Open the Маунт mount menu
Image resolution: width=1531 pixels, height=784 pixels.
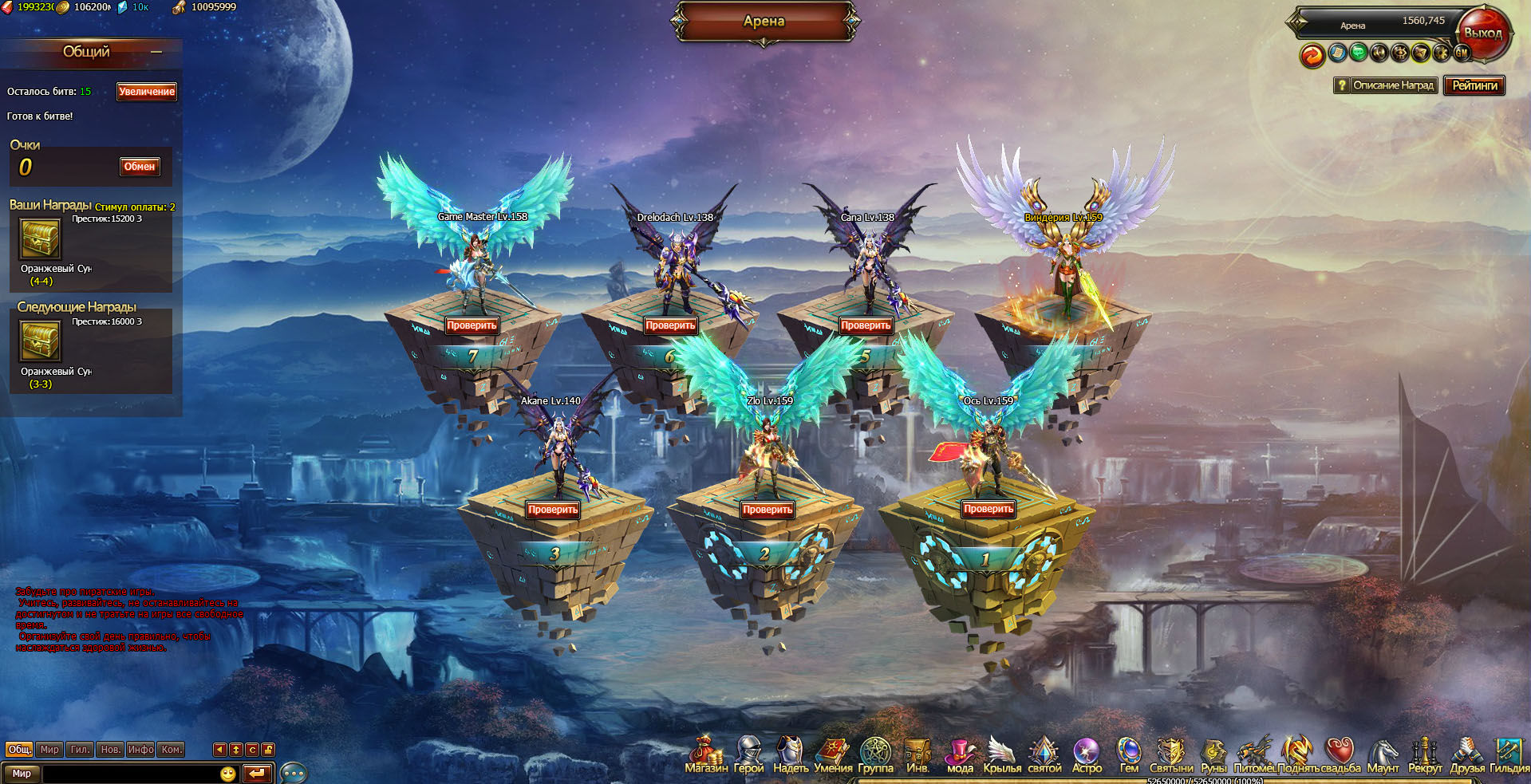tap(1383, 755)
